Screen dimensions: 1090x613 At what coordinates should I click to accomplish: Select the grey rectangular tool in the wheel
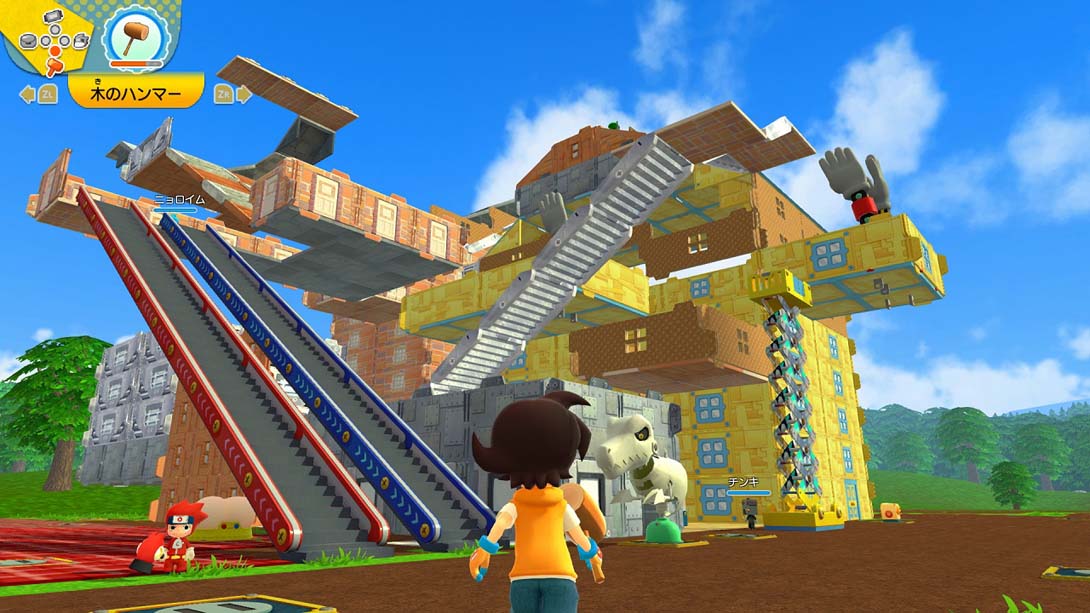coord(54,17)
